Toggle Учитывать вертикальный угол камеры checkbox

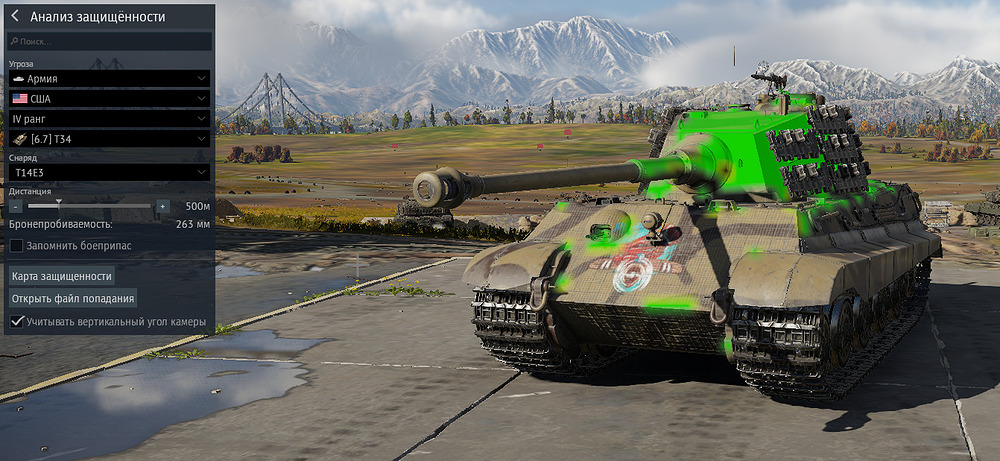coord(17,322)
